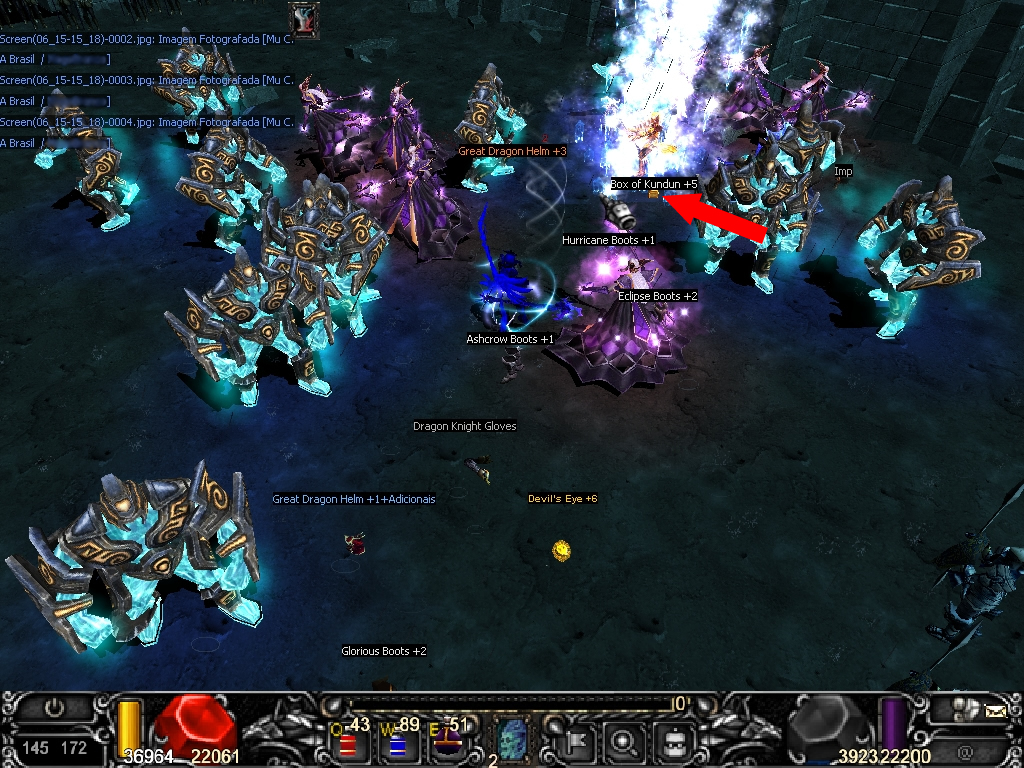The image size is (1024, 768).
Task: Click the active buff icon at top
Action: coord(304,18)
